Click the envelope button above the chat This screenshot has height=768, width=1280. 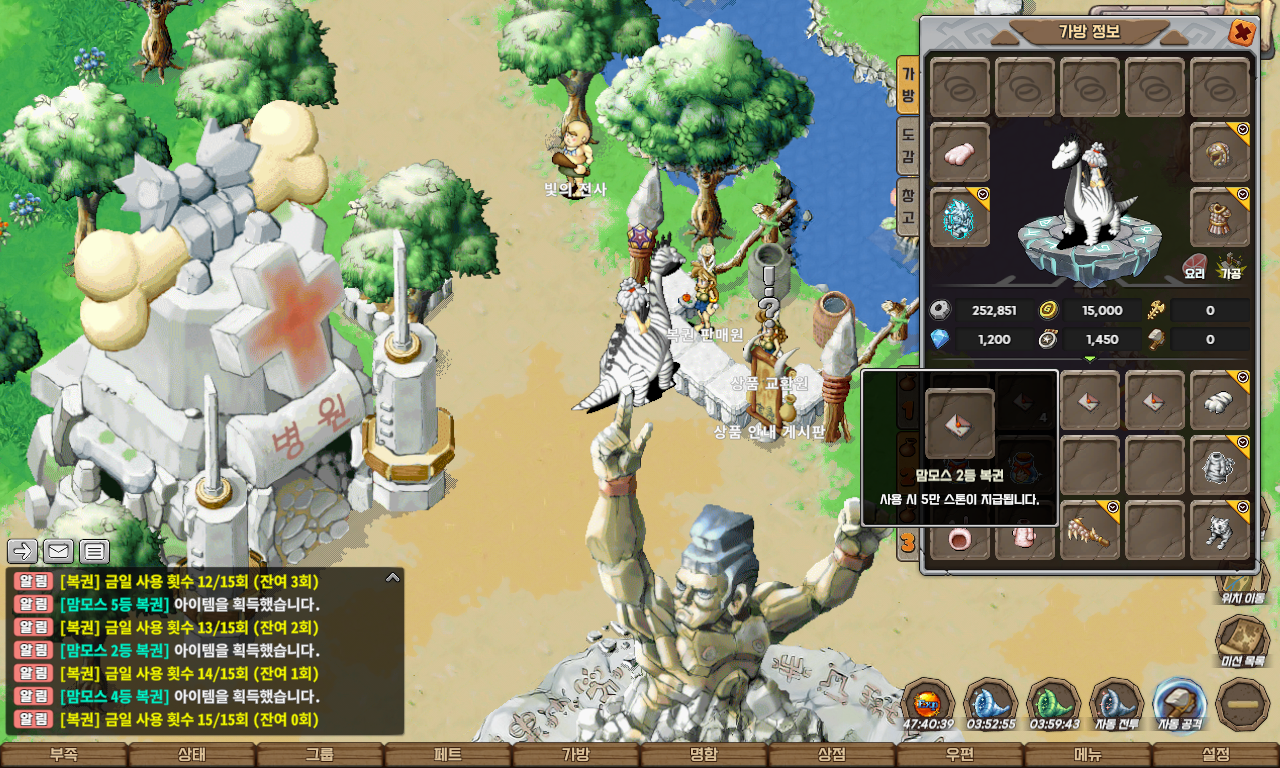(59, 551)
